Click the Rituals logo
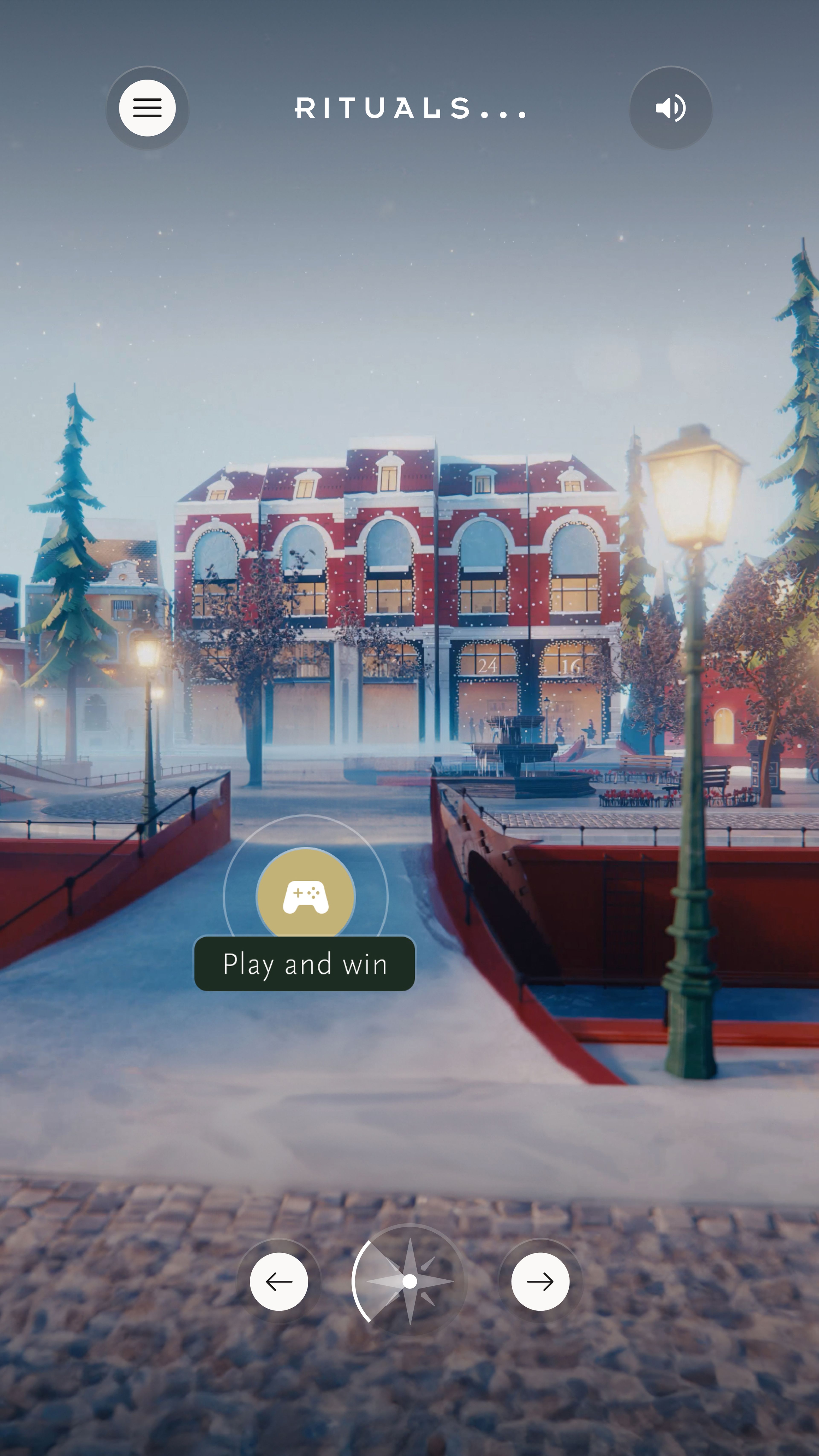Screen dimensions: 819x1456 click(x=410, y=109)
